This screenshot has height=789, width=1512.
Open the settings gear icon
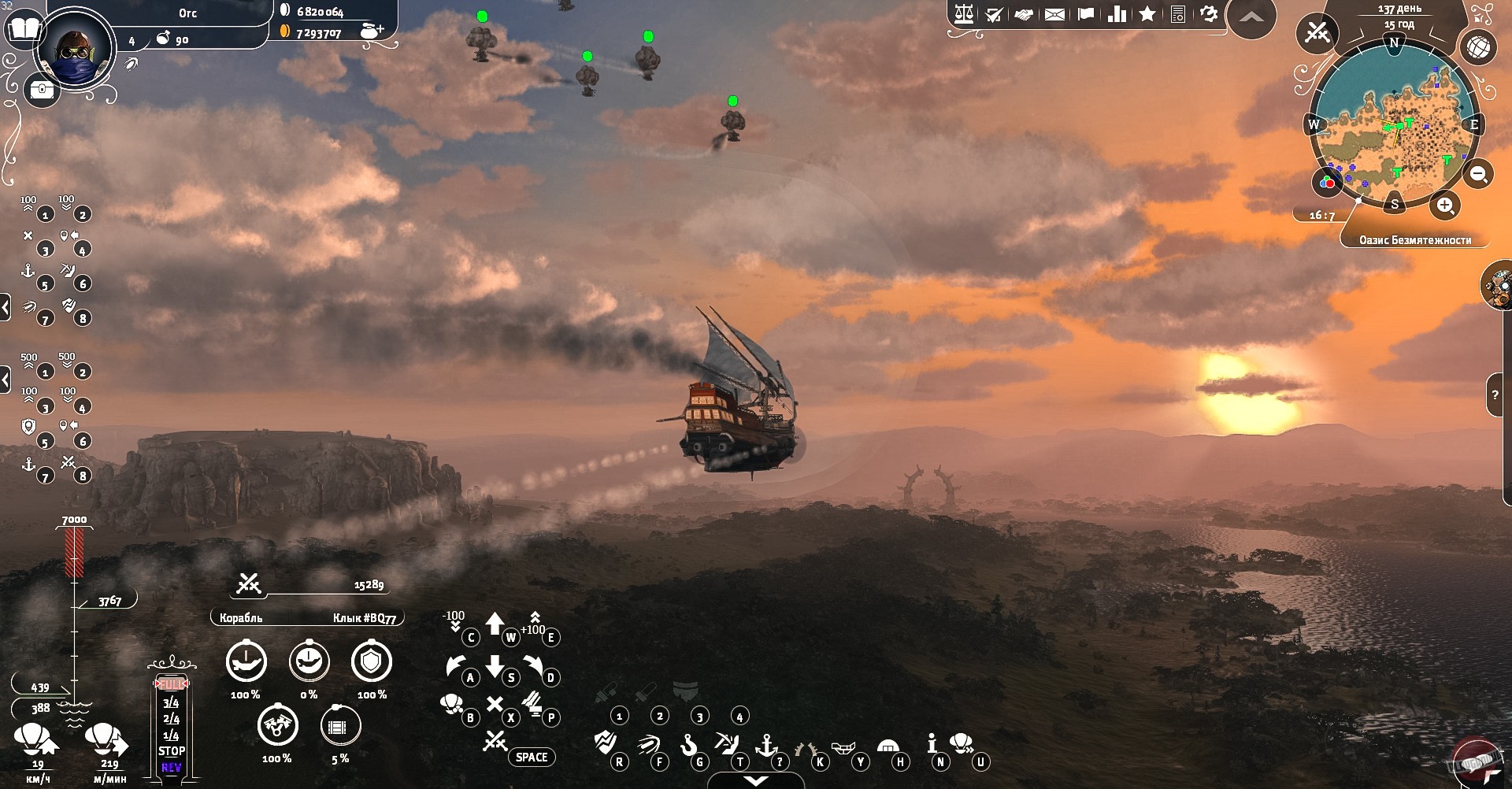(x=1208, y=13)
